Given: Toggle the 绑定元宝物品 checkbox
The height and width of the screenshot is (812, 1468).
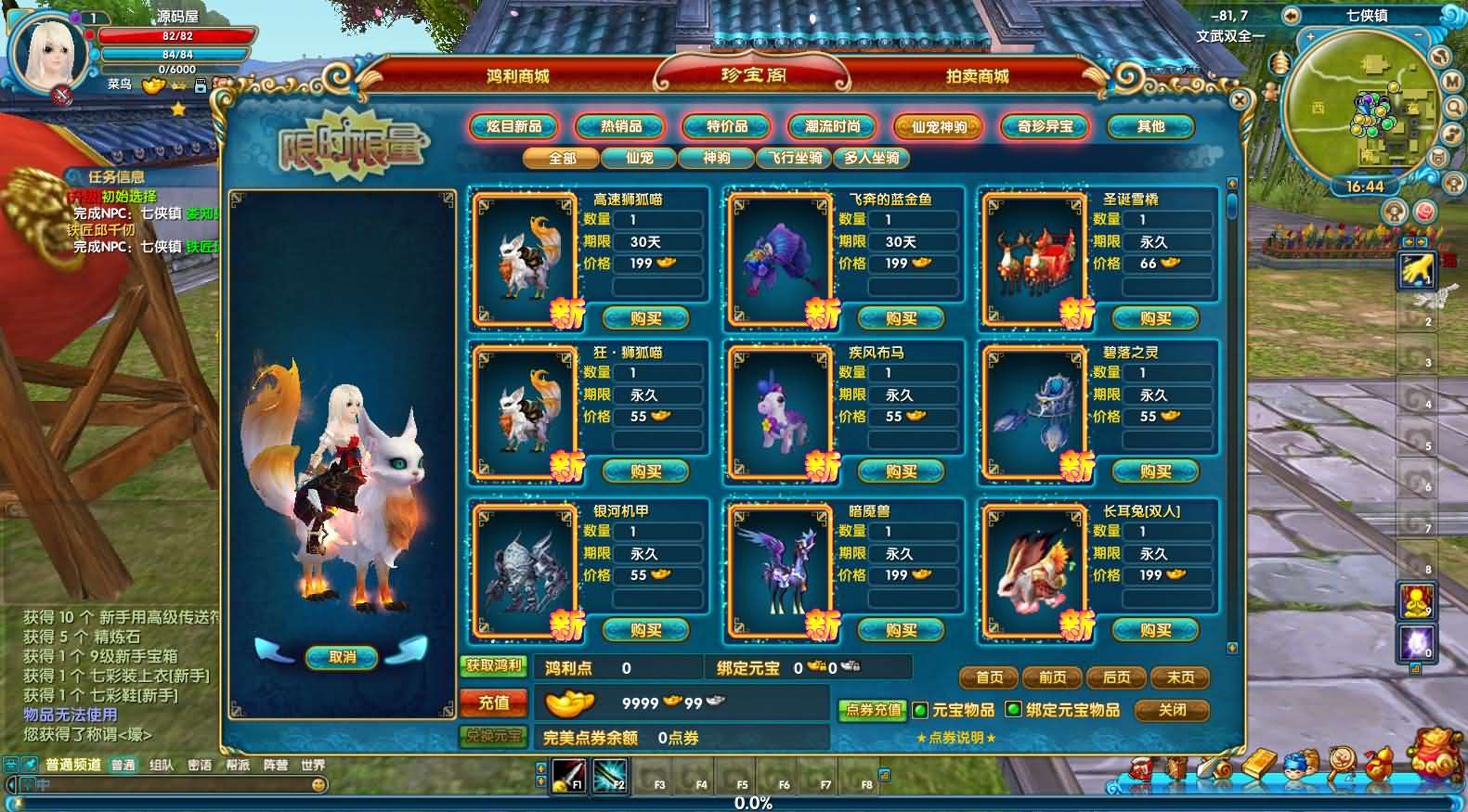Looking at the screenshot, I should pos(1014,710).
